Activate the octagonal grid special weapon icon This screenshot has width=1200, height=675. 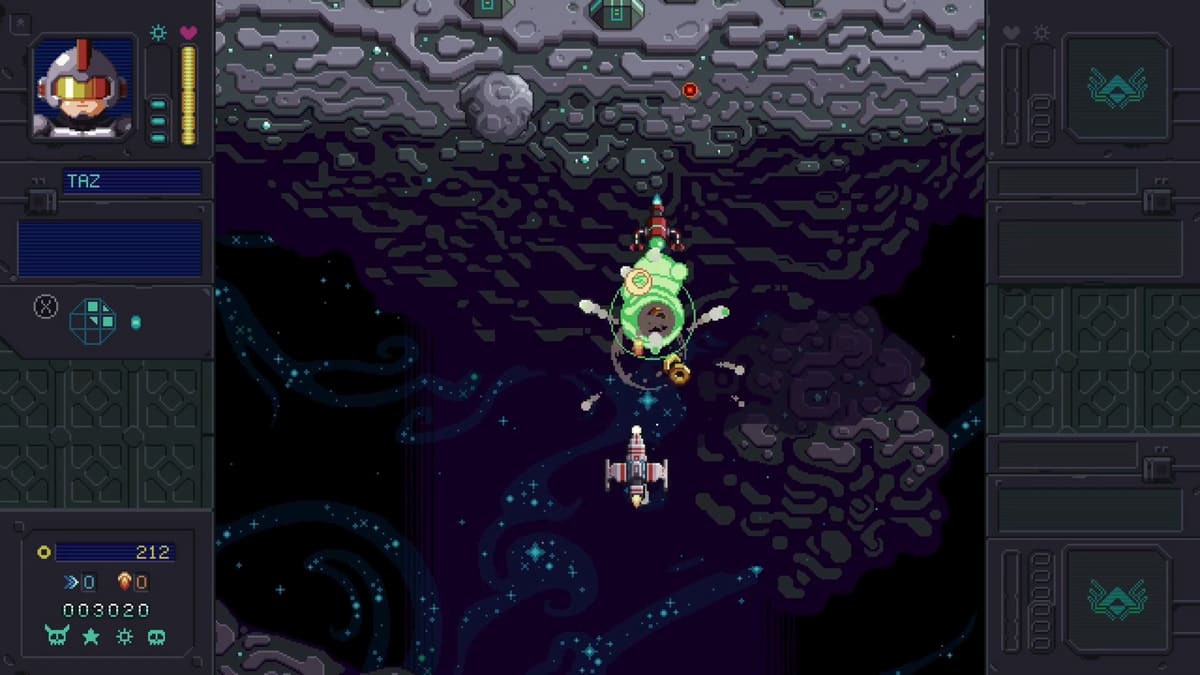pyautogui.click(x=92, y=321)
